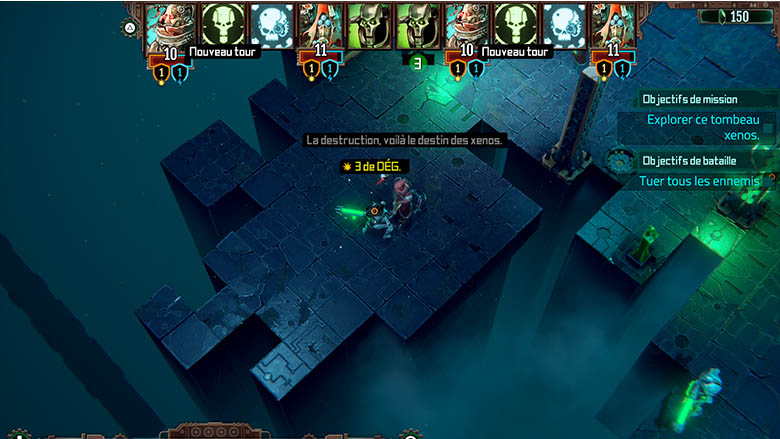Click the Tuer tous les ennemis objective
780x439 pixels.
(x=700, y=181)
